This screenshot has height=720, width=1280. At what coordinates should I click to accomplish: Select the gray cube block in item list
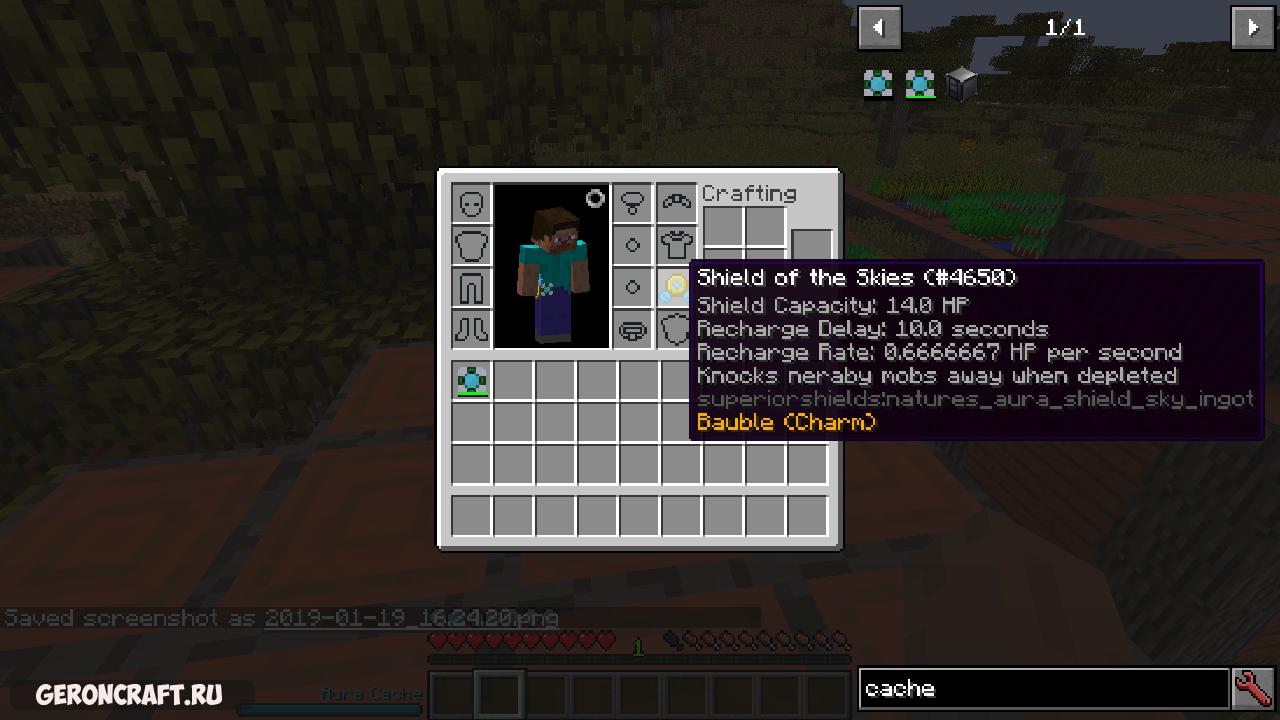click(961, 85)
